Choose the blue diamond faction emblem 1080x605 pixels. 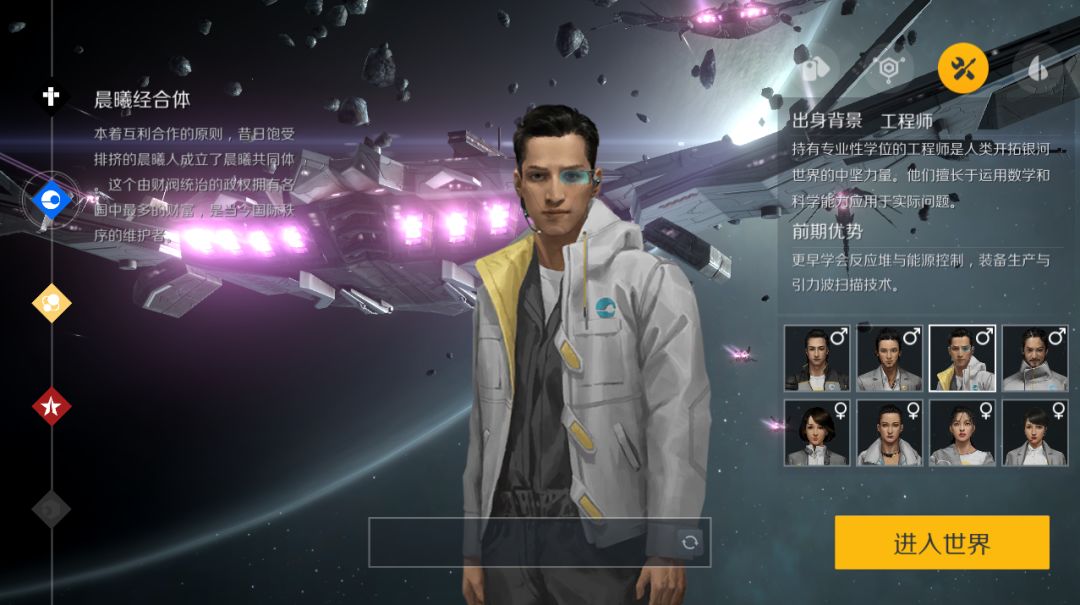tap(51, 201)
